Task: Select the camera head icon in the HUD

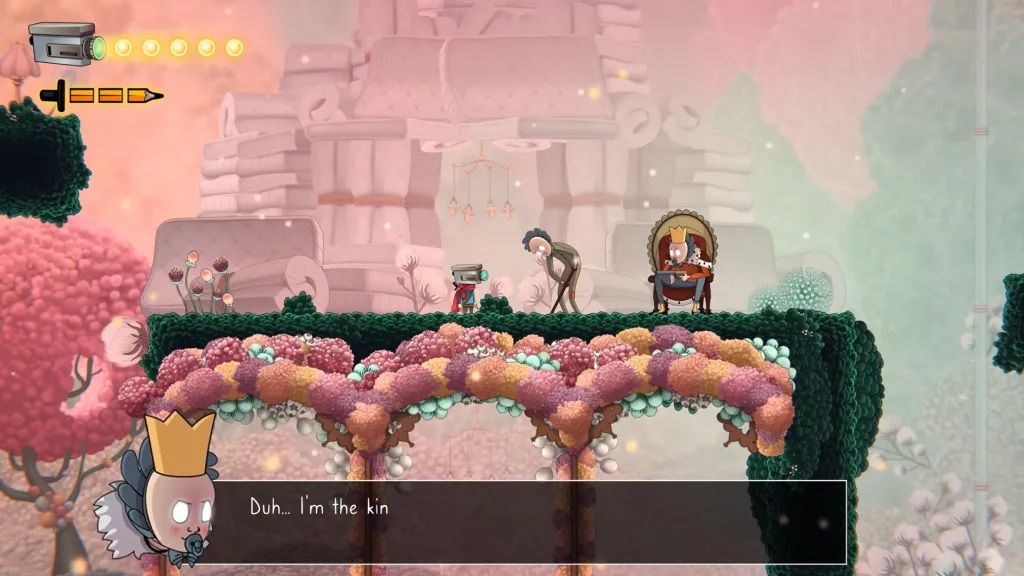Action: coord(65,44)
